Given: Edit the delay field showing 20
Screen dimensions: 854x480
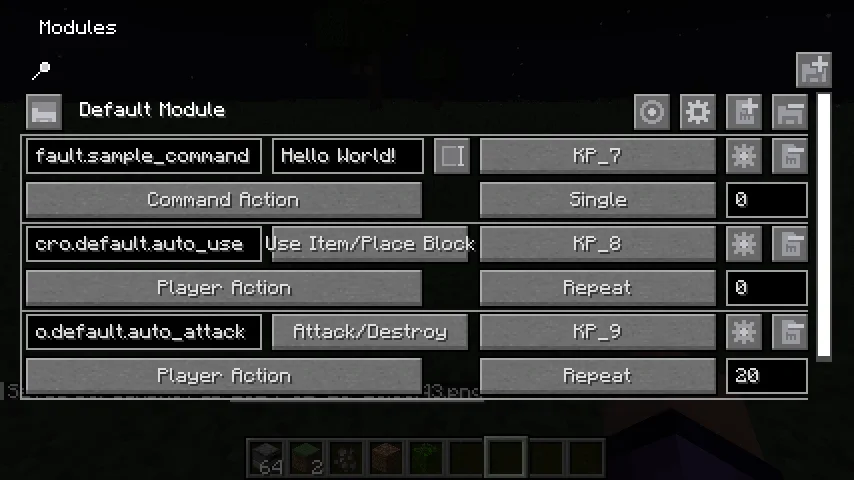Looking at the screenshot, I should click(766, 376).
